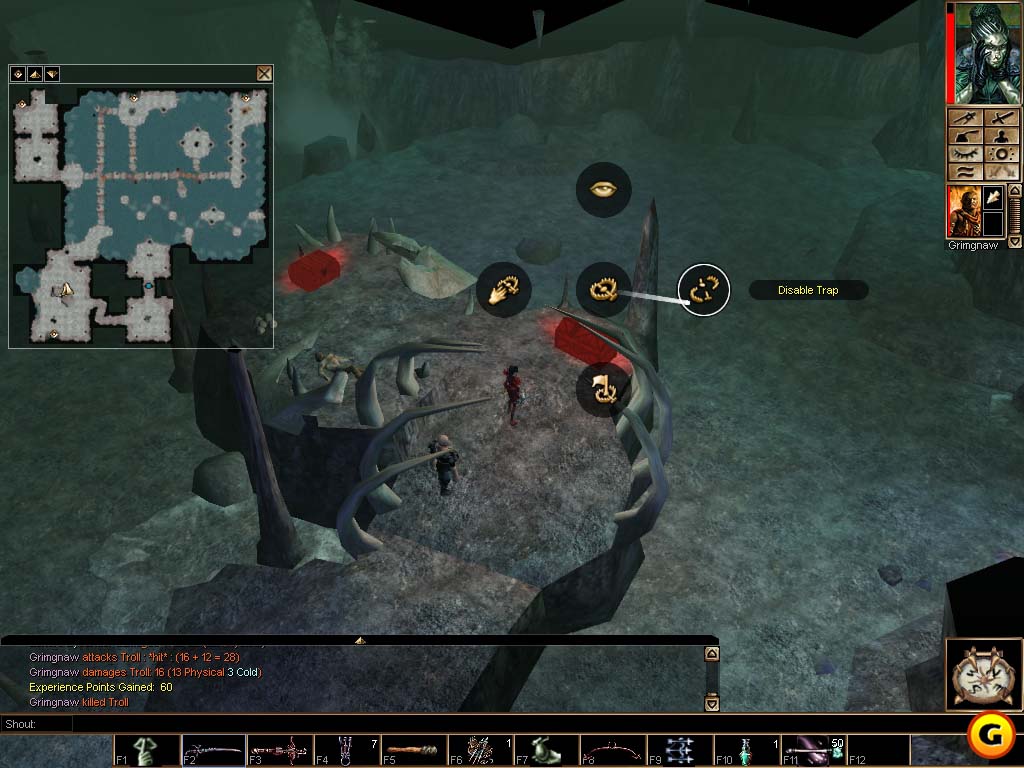Toggle the closed eye panel button
Screen dimensions: 1024x768
pyautogui.click(x=965, y=154)
